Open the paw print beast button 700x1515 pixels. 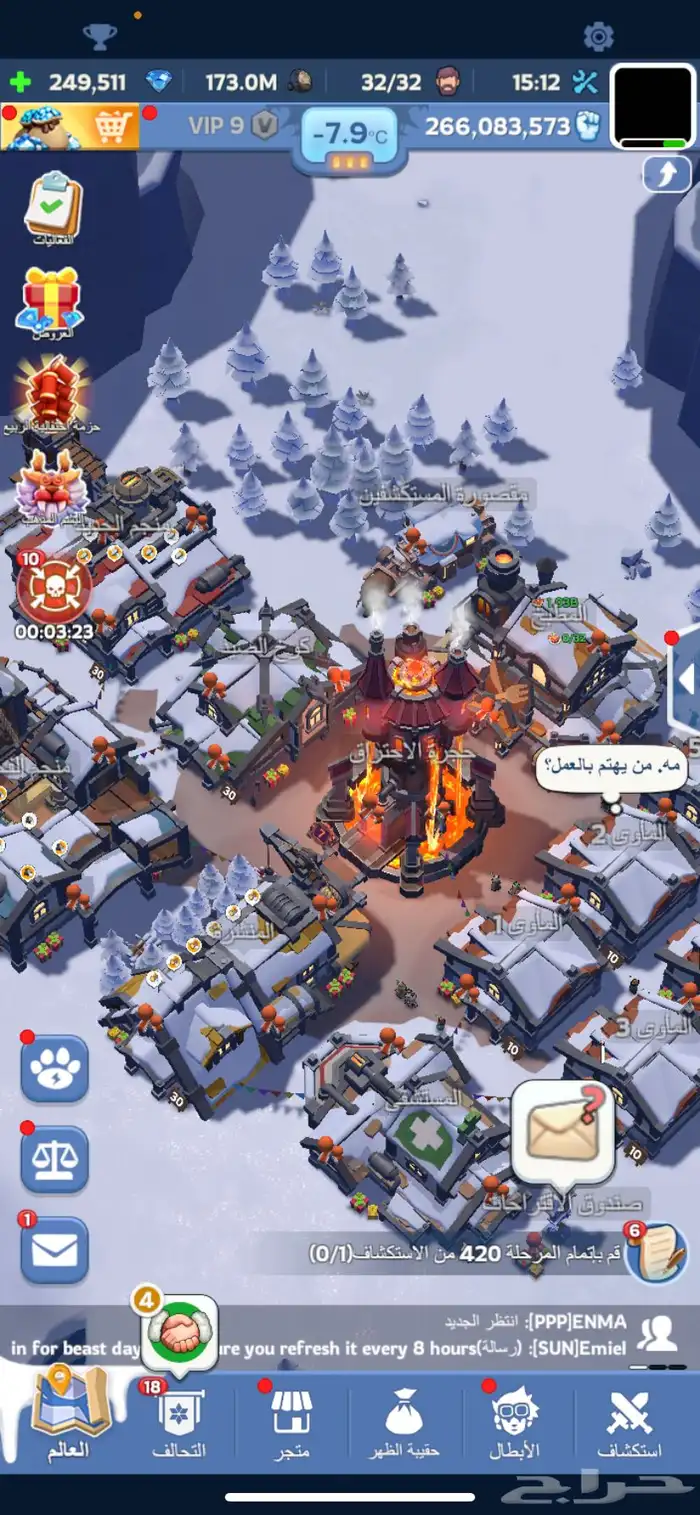click(55, 1068)
